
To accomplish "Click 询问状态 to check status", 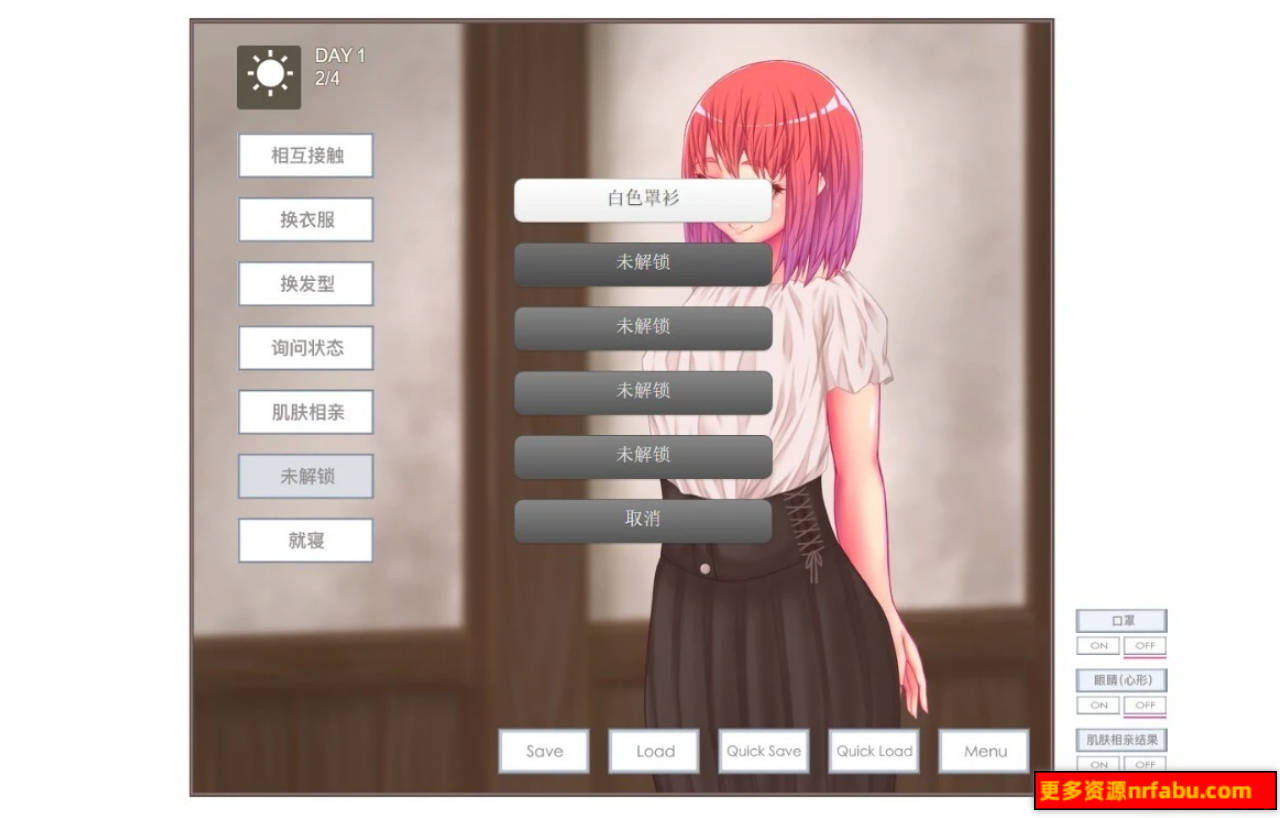I will point(305,348).
